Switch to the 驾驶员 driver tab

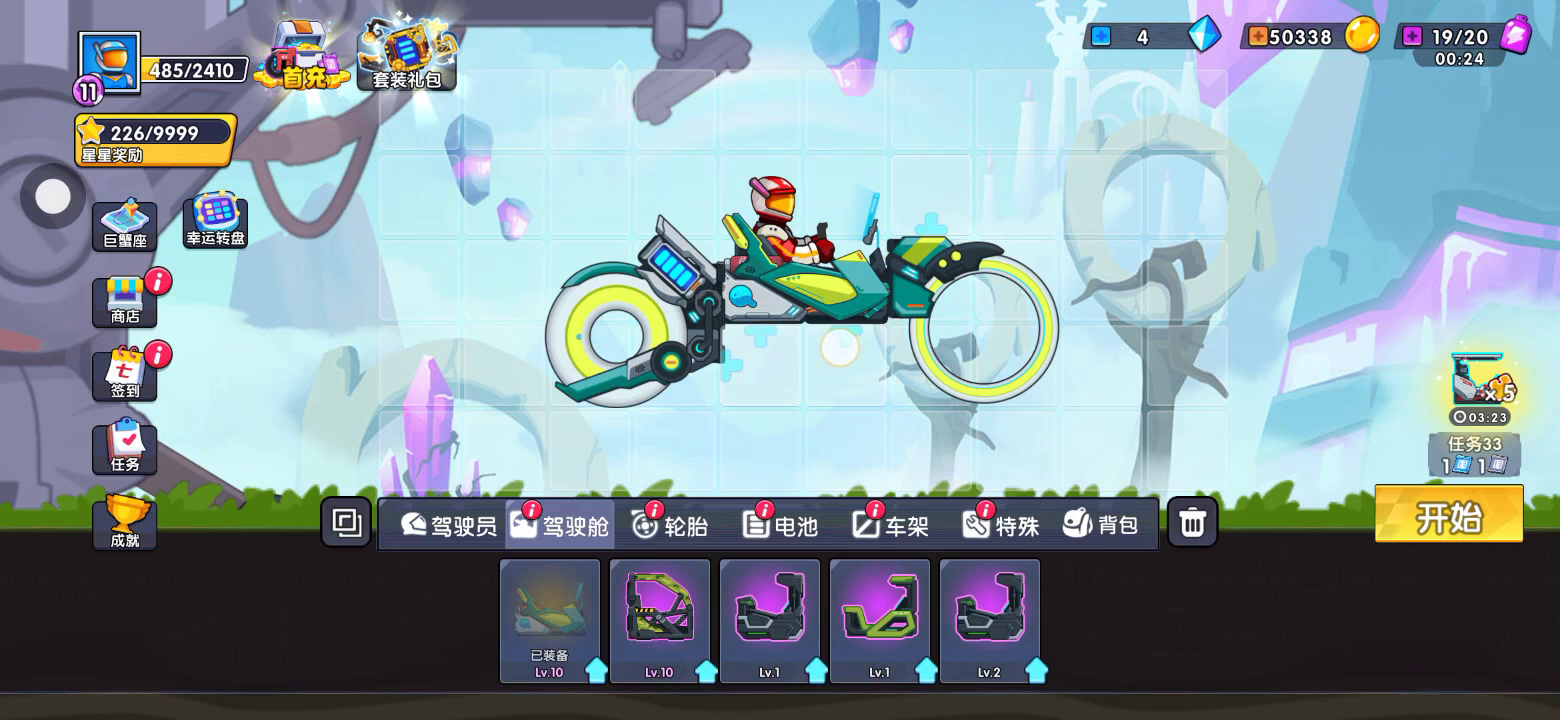point(449,524)
